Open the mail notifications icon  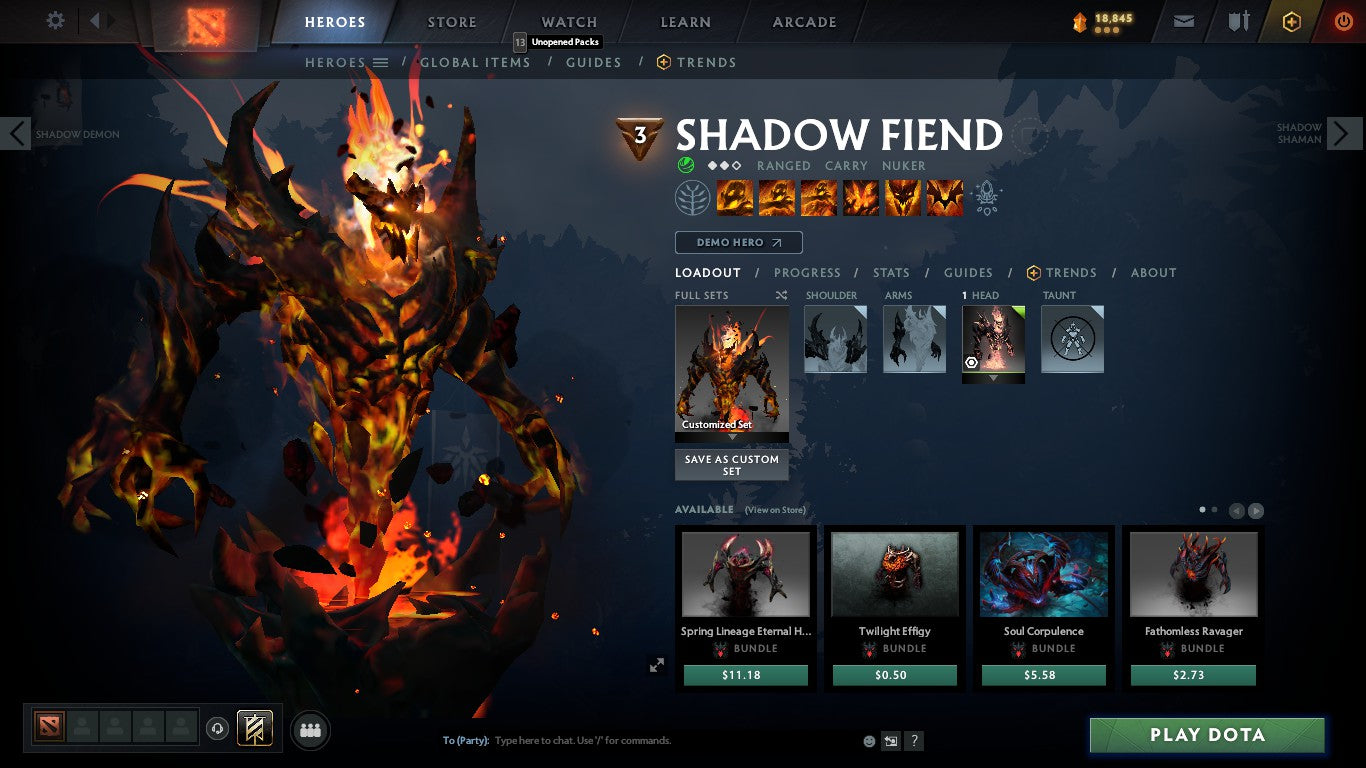click(1184, 20)
